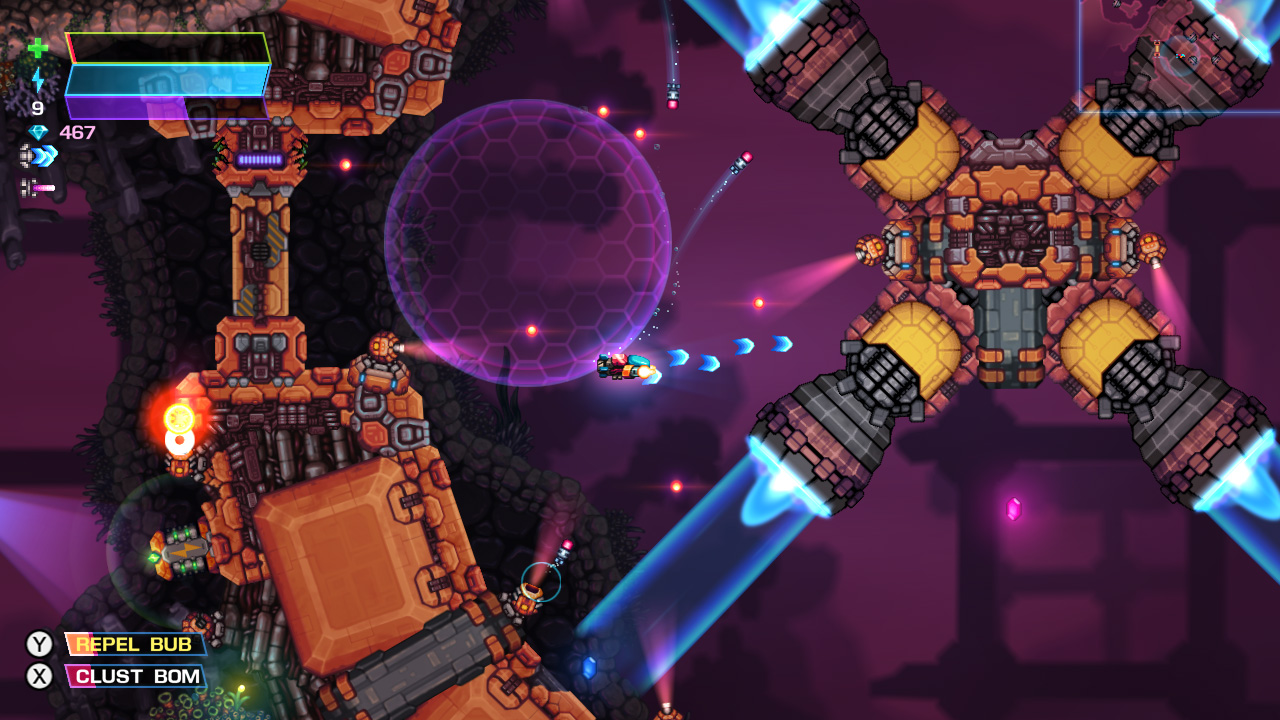
Task: Click the green health cross icon
Action: 38,48
